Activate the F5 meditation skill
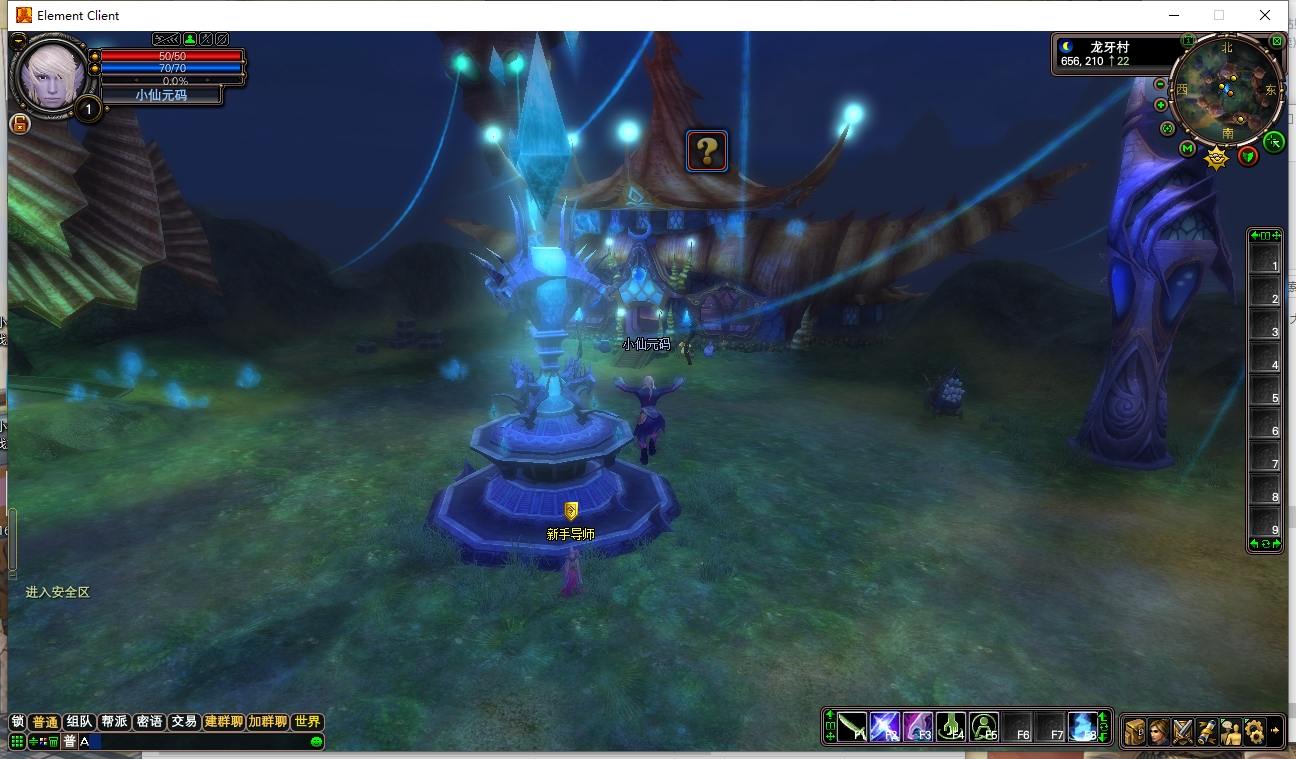Image resolution: width=1296 pixels, height=759 pixels. 984,727
